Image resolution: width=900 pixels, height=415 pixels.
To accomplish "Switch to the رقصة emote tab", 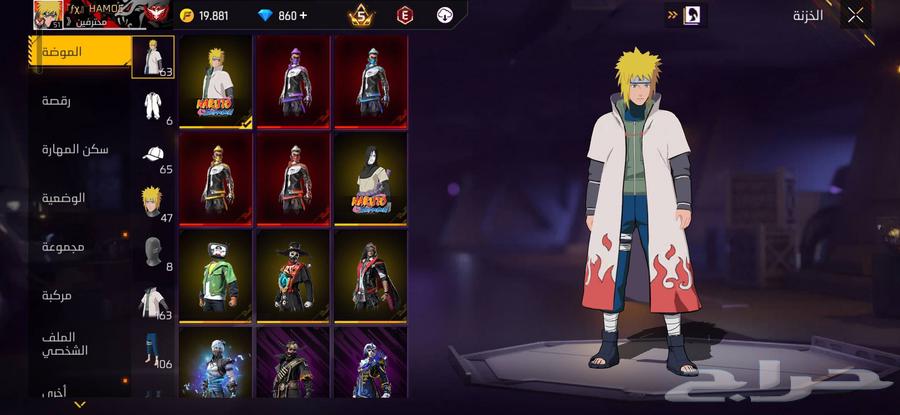I will point(56,101).
